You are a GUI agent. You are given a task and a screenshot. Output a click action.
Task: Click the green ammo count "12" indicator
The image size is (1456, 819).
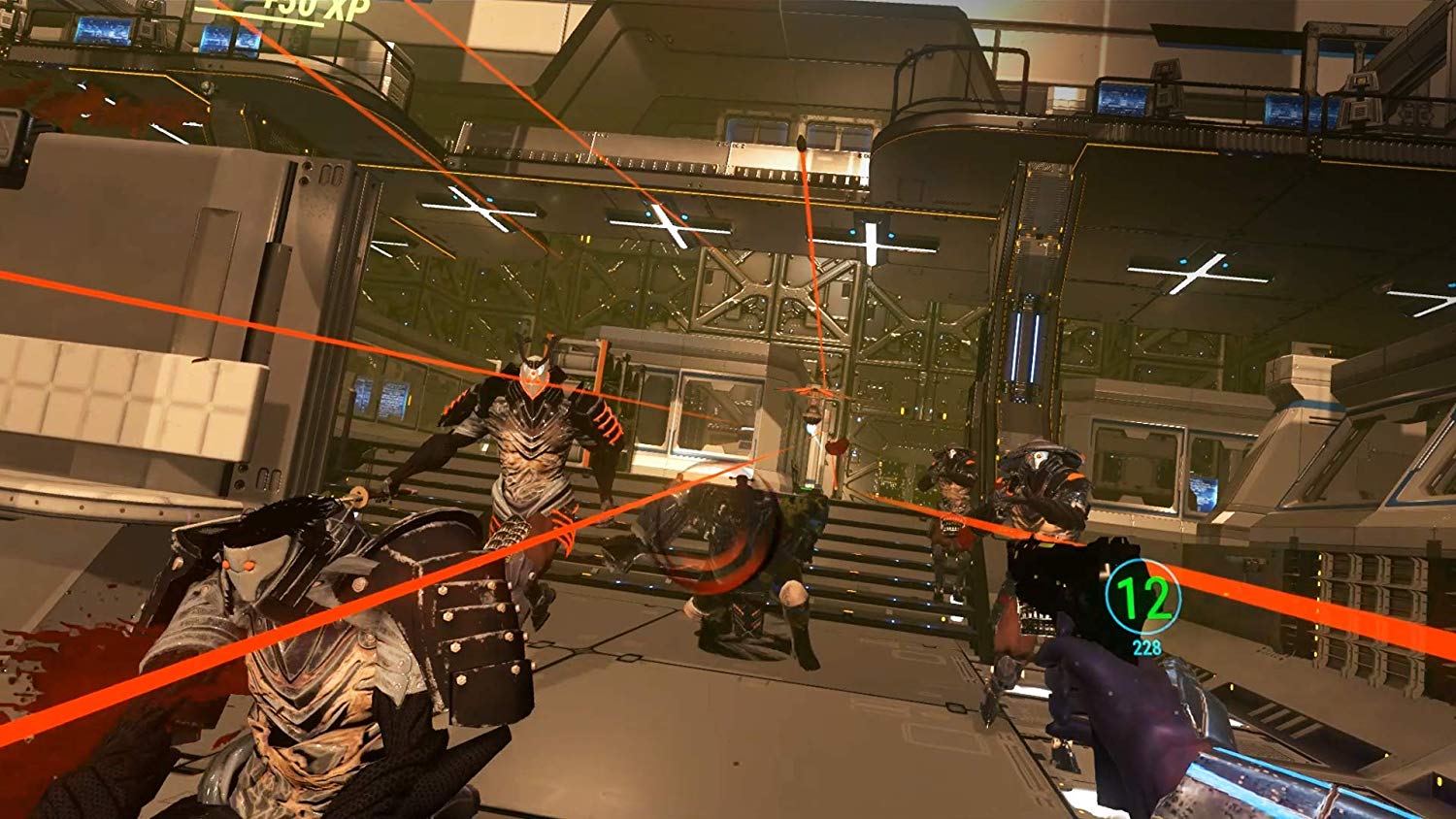point(1146,600)
